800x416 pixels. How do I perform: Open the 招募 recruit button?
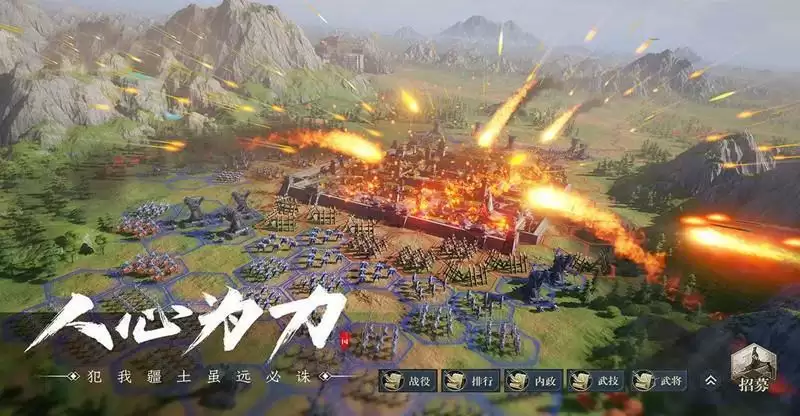[x=754, y=372]
